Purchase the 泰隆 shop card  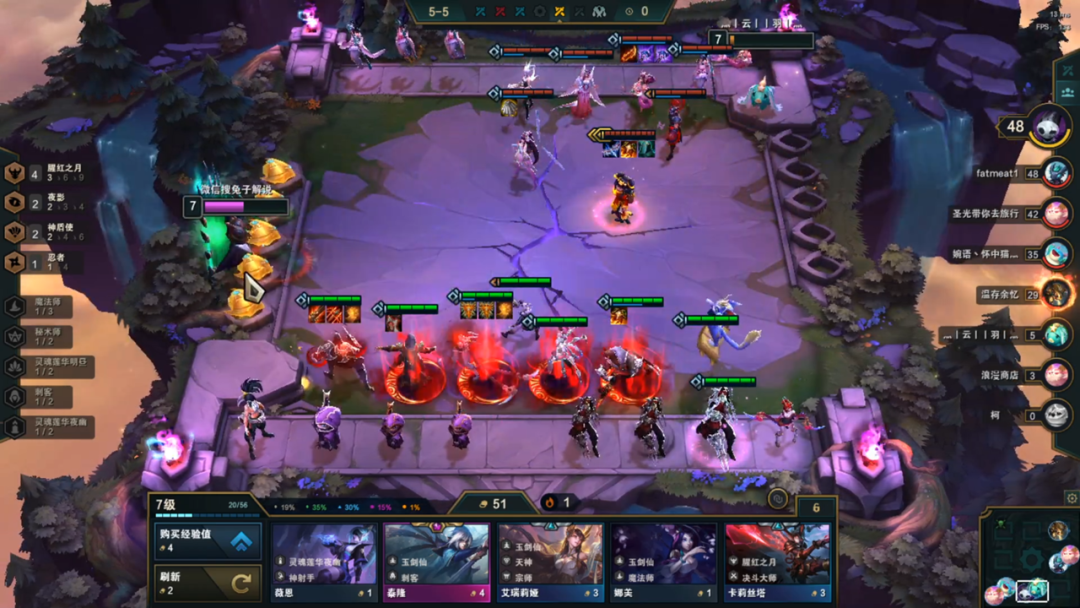pyautogui.click(x=437, y=563)
